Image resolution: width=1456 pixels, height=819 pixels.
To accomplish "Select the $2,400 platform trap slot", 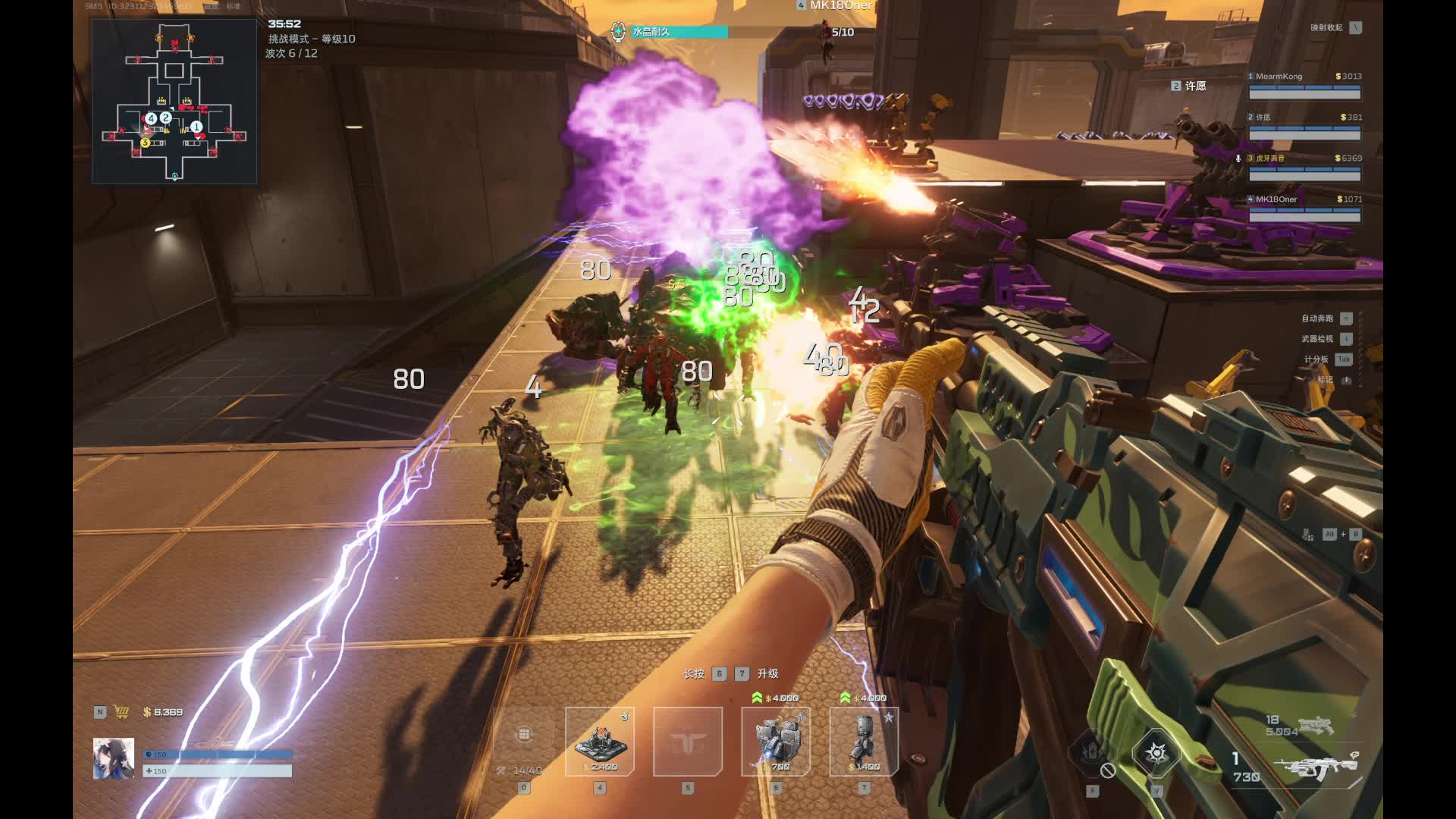I will [x=599, y=742].
